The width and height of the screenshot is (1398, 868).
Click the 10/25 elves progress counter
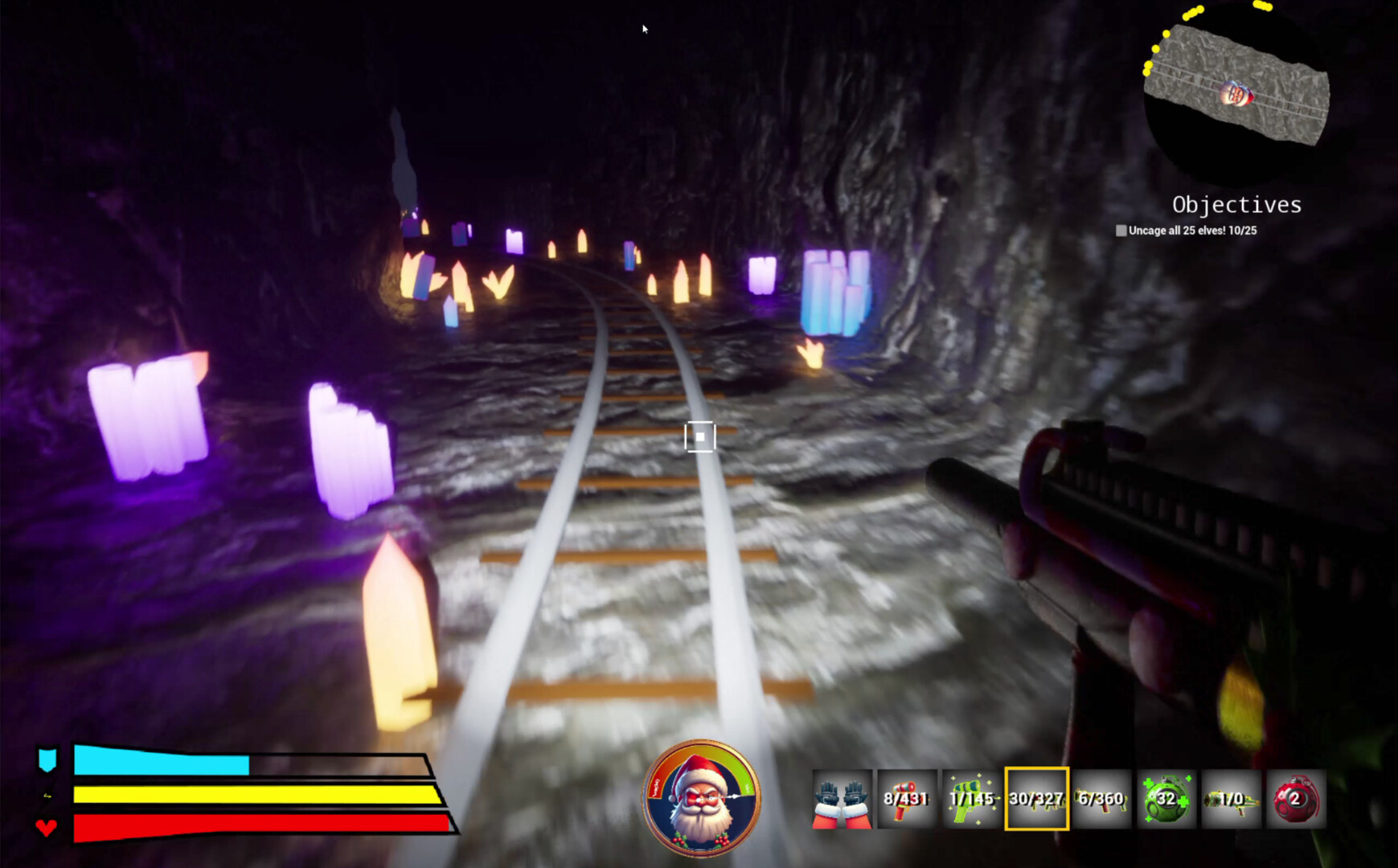click(x=1241, y=231)
